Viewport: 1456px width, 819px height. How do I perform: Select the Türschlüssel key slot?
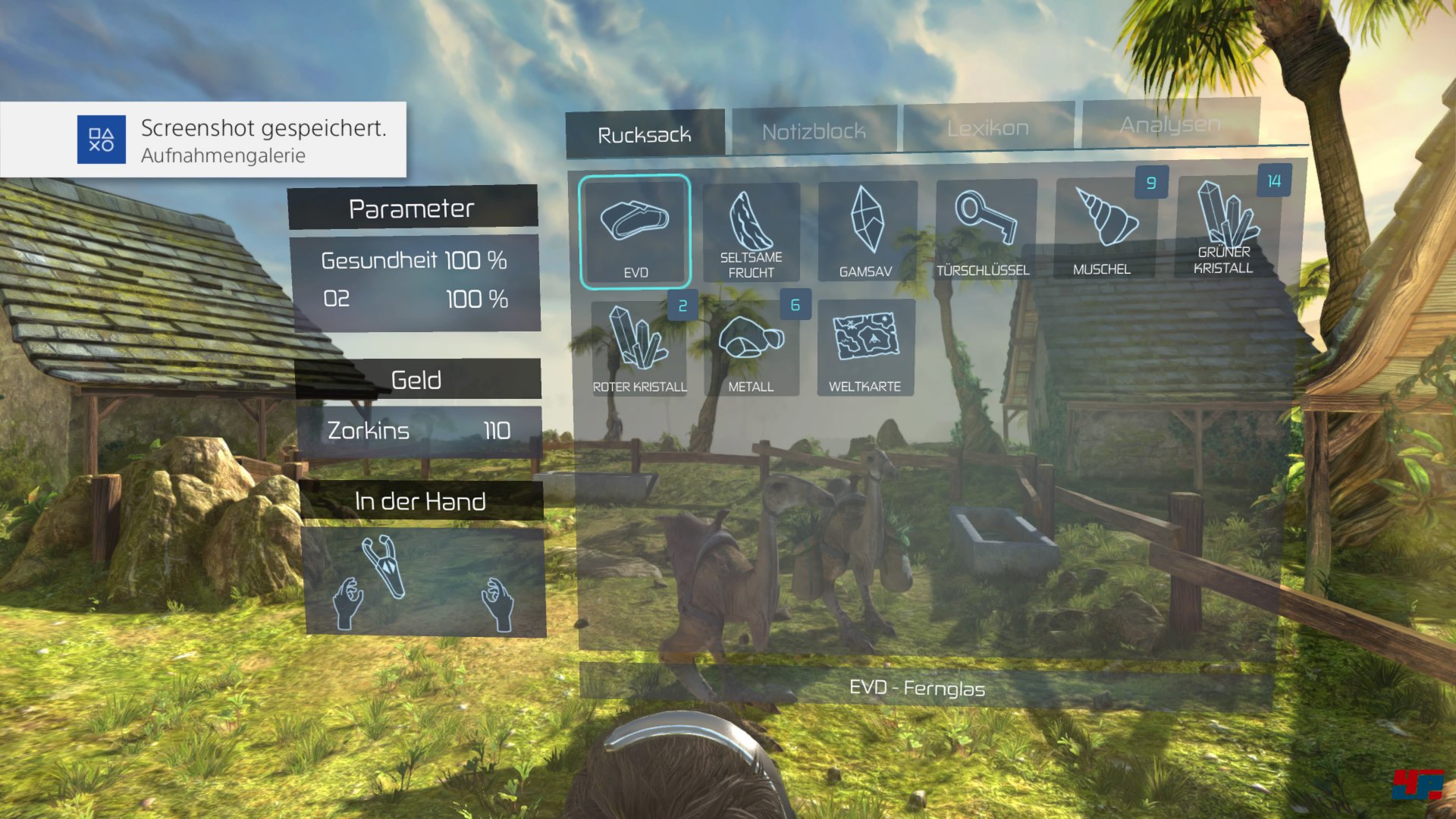click(x=985, y=230)
